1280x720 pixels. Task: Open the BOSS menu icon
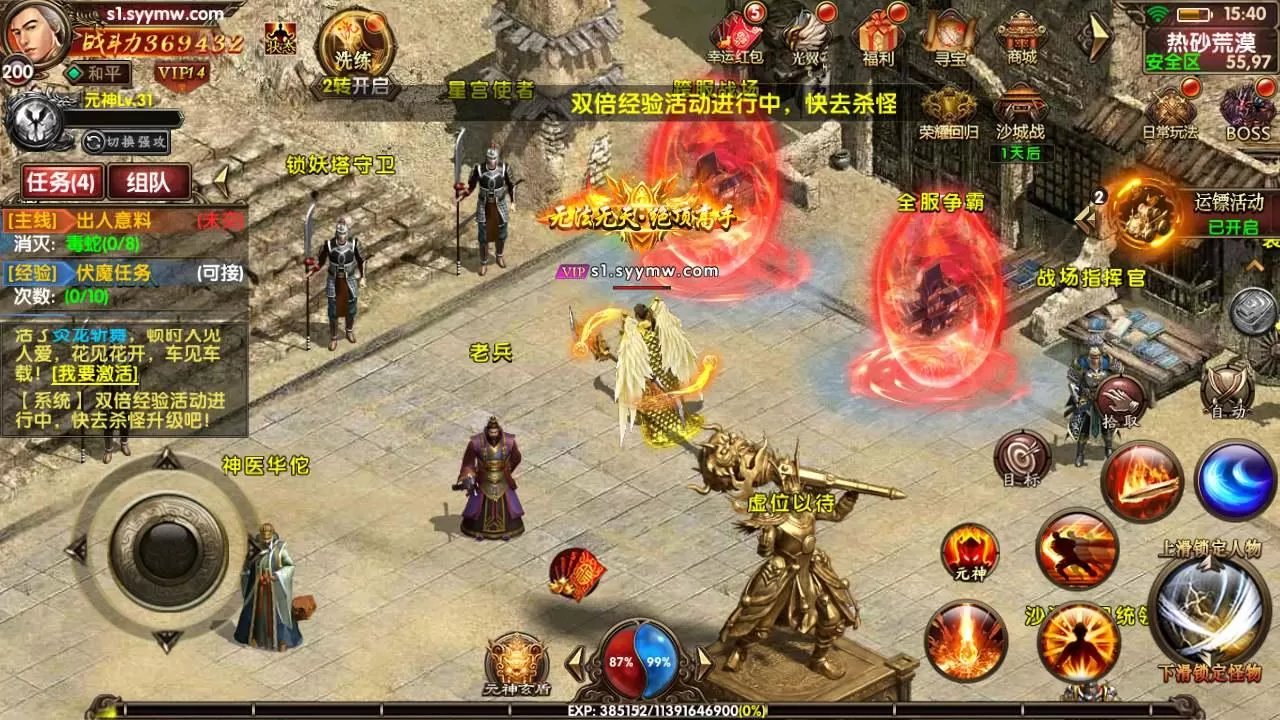pos(1247,112)
